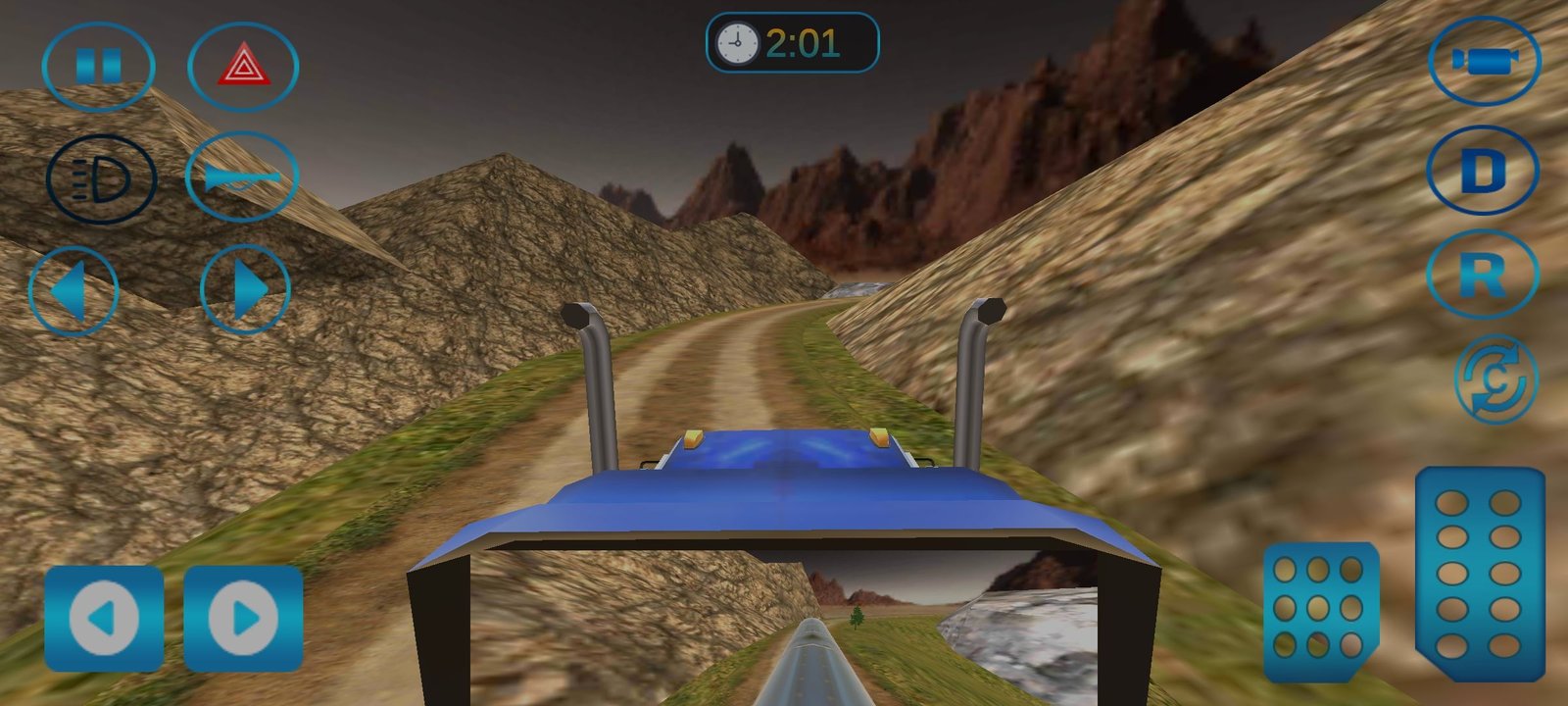Steer left with the square arrow button
Screen dimensions: 1568x706
tap(104, 618)
